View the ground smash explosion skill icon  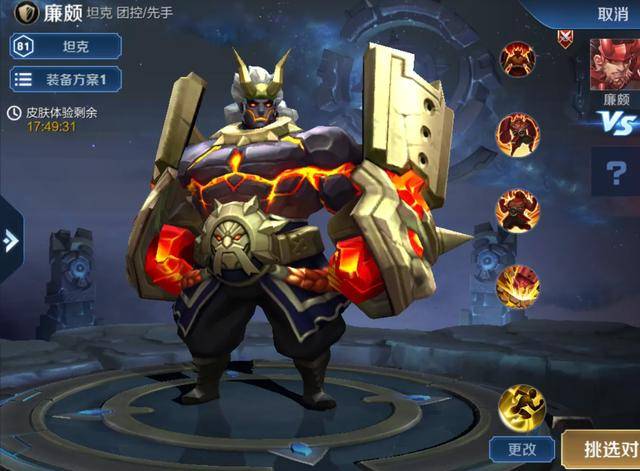(x=518, y=285)
